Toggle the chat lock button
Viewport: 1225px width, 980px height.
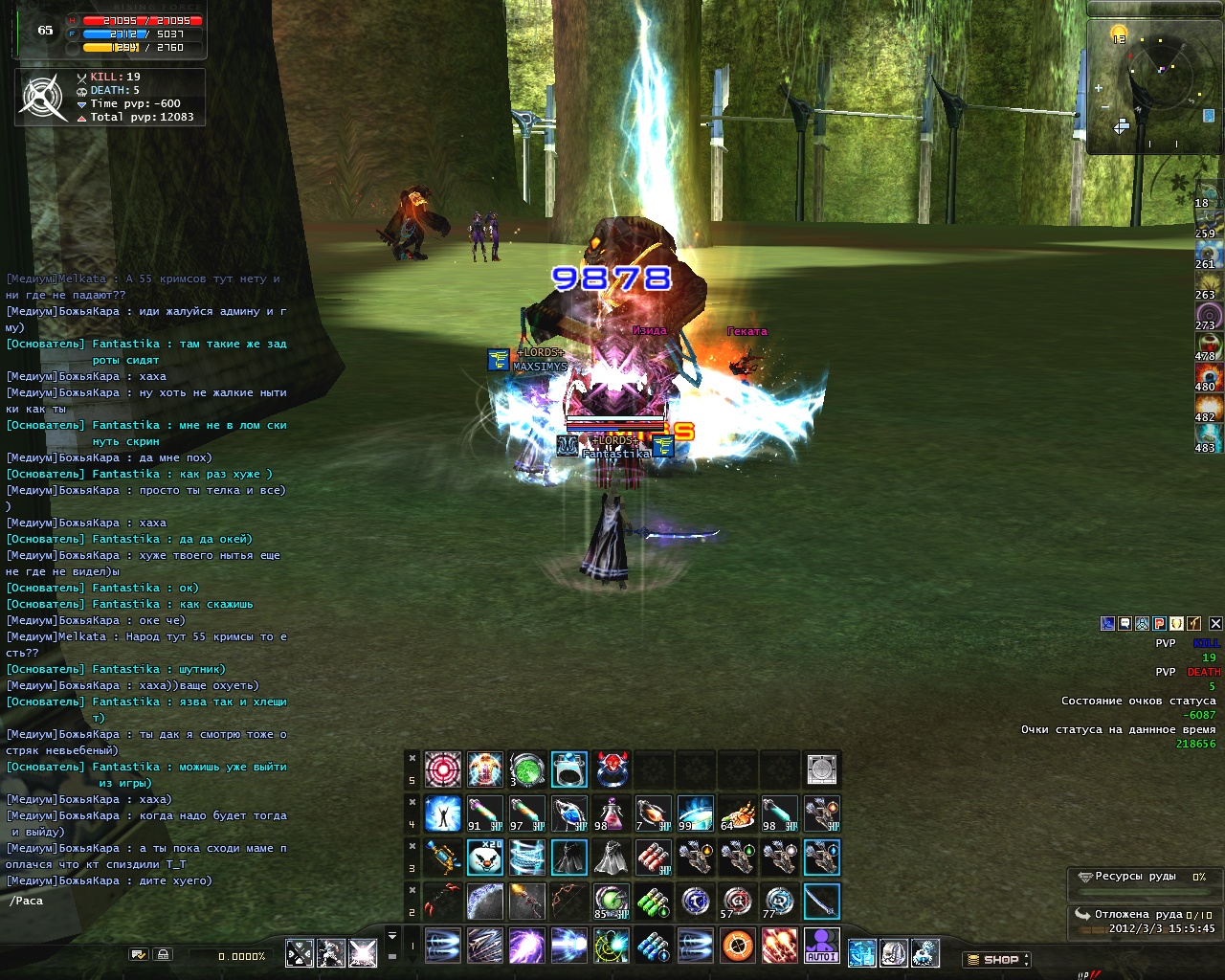[x=163, y=954]
